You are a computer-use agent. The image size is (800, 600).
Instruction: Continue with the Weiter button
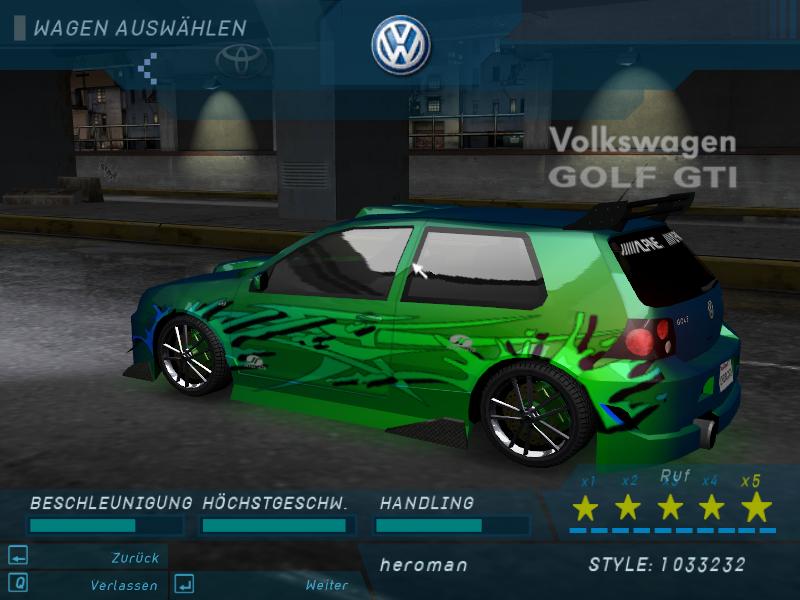click(x=327, y=585)
